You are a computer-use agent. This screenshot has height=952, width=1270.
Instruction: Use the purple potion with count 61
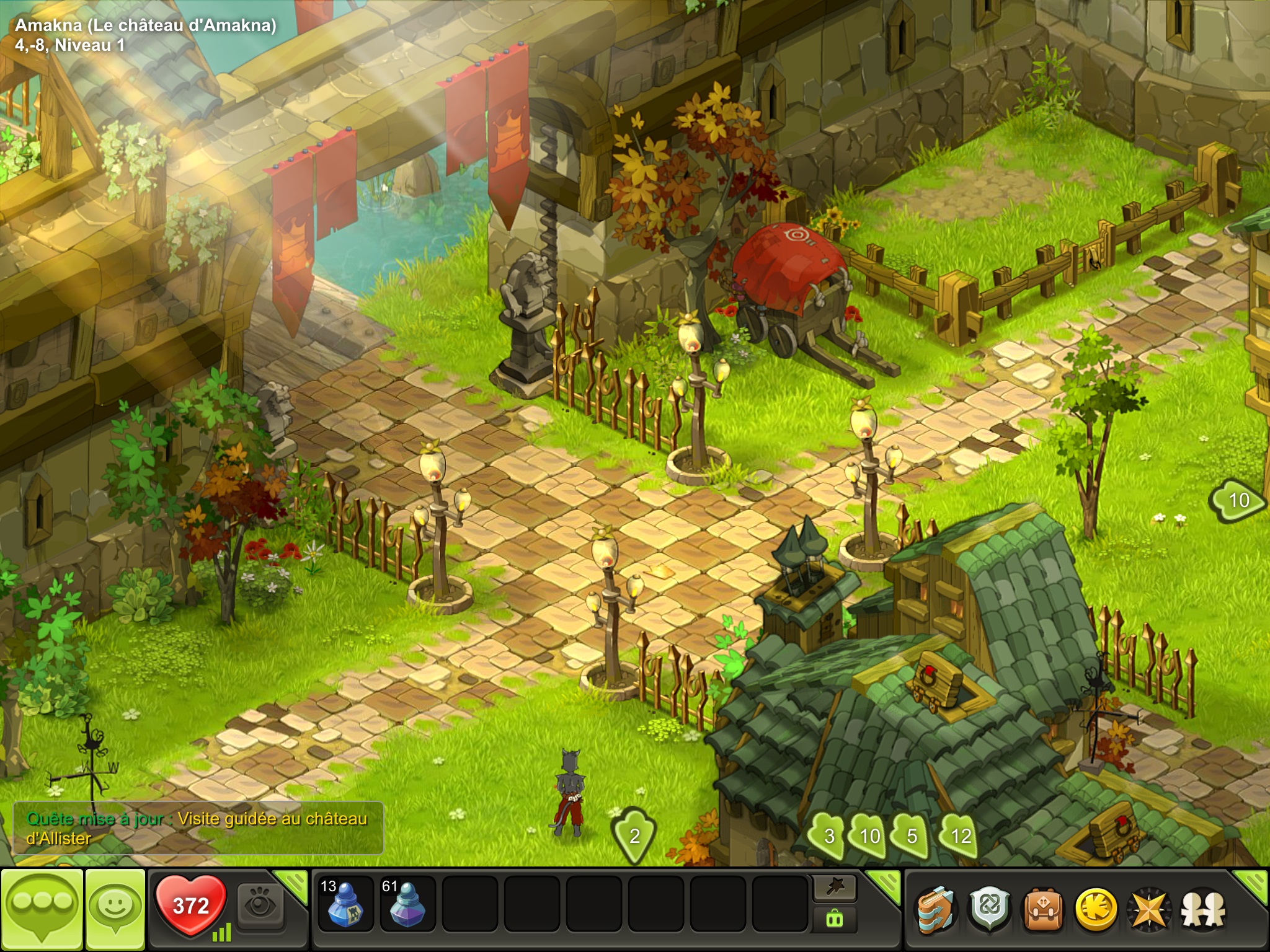407,905
